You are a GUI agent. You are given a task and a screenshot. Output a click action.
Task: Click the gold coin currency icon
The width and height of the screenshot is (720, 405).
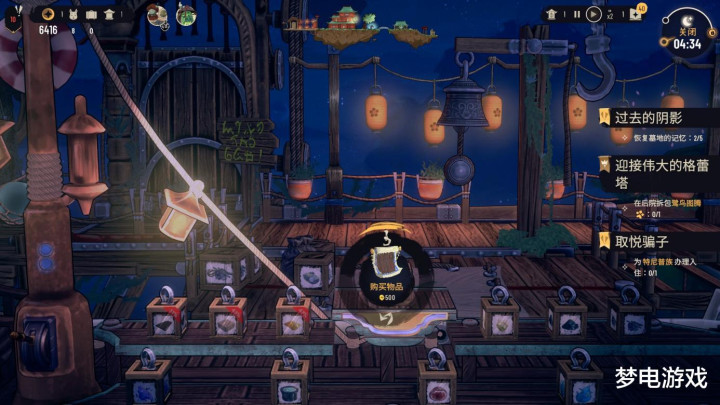click(x=47, y=14)
